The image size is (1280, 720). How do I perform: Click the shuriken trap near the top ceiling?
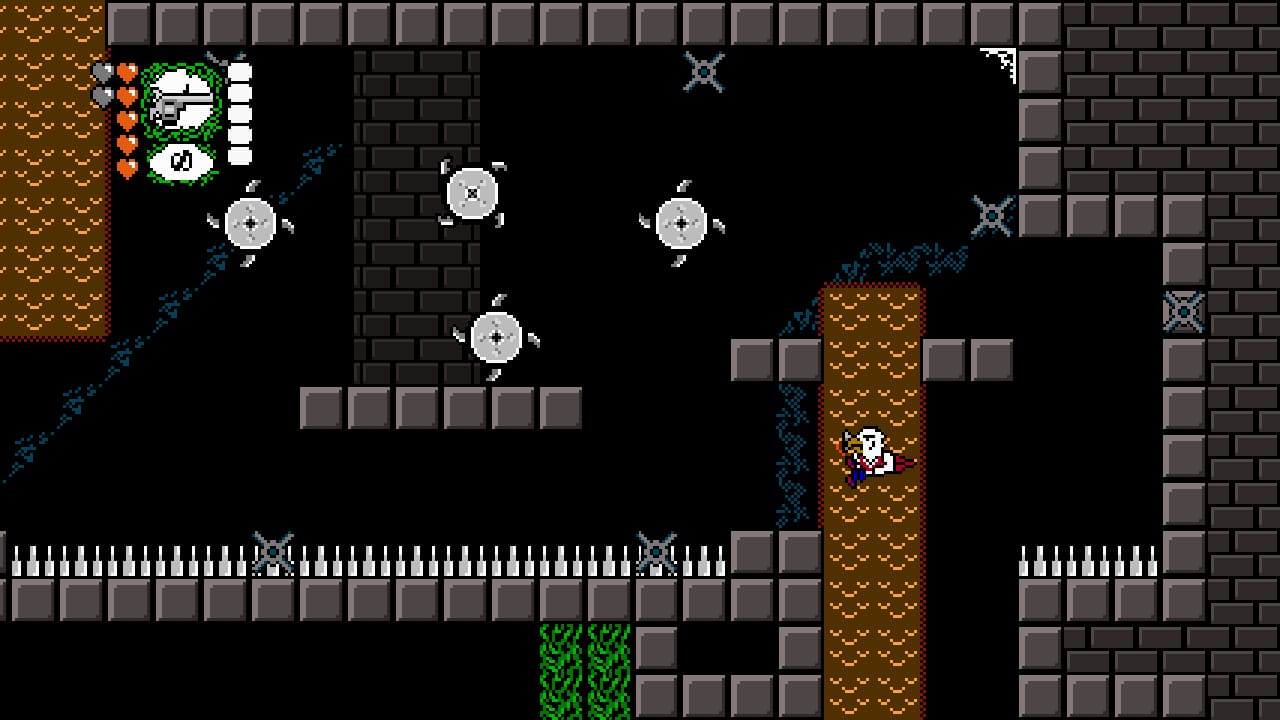(x=705, y=70)
